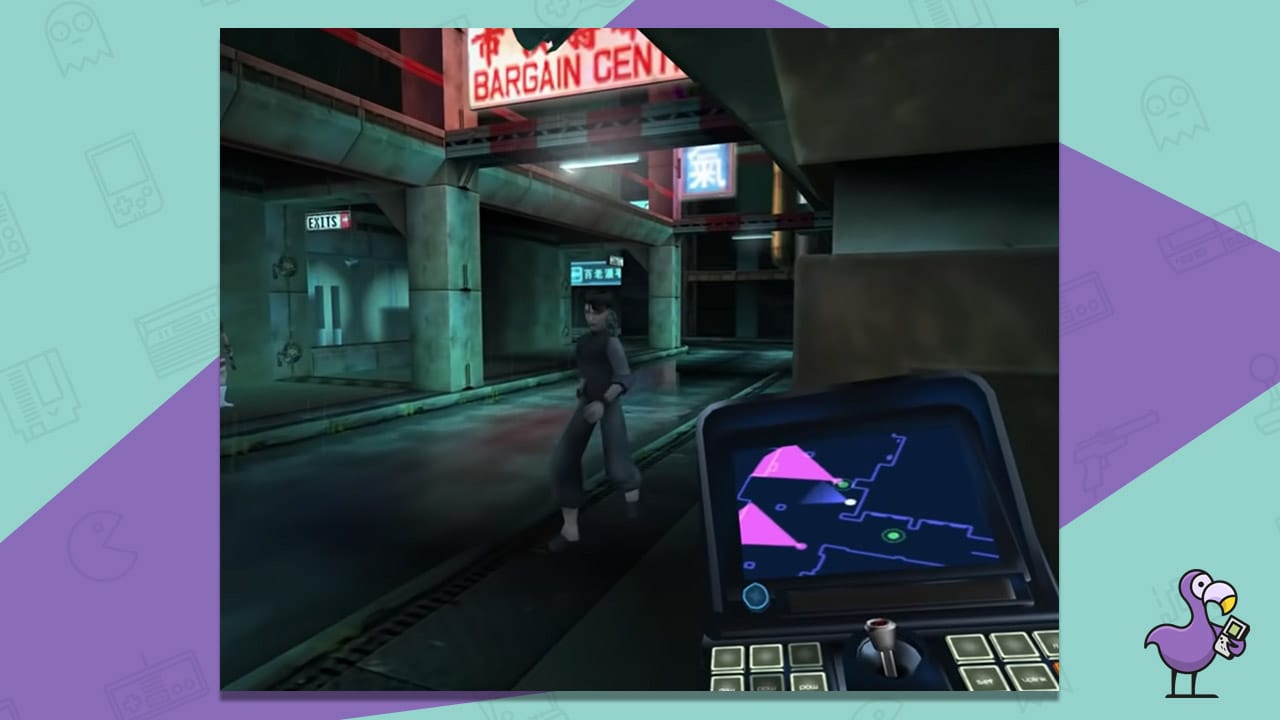Image resolution: width=1280 pixels, height=720 pixels.
Task: Select the green waypoint marker on the minimap
Action: pyautogui.click(x=893, y=535)
